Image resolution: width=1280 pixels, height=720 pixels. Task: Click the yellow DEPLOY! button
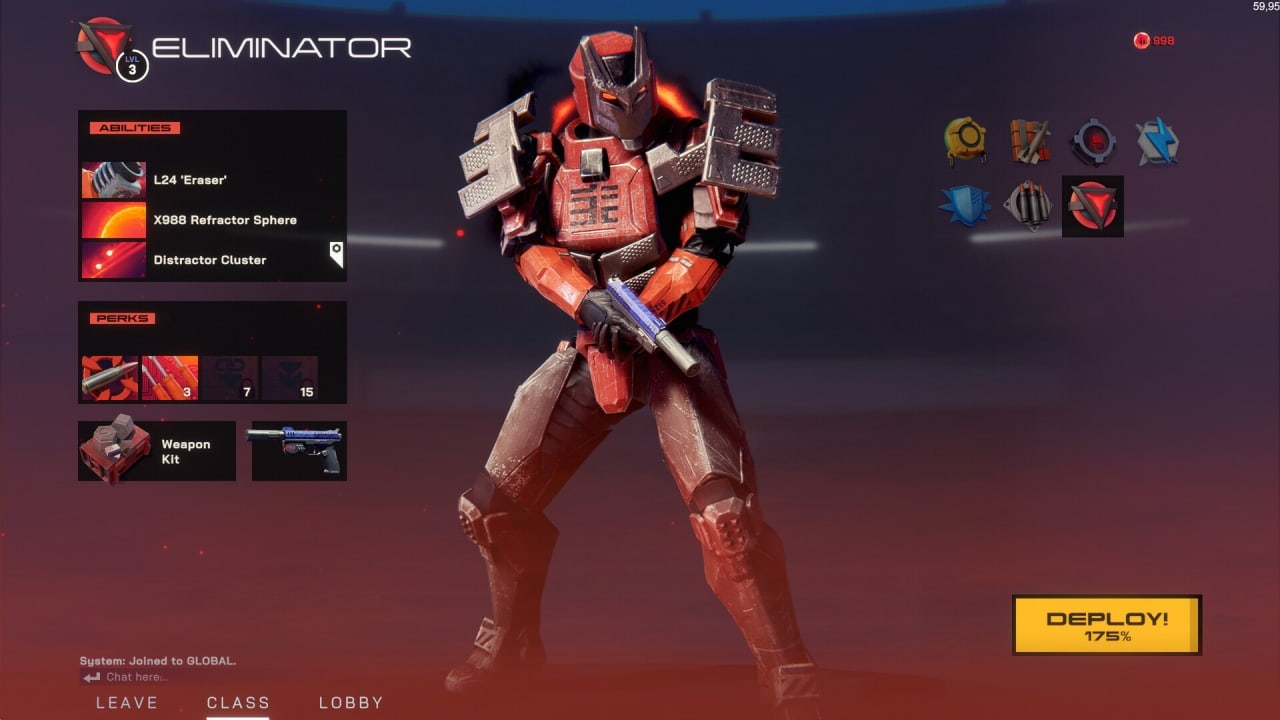(x=1106, y=625)
